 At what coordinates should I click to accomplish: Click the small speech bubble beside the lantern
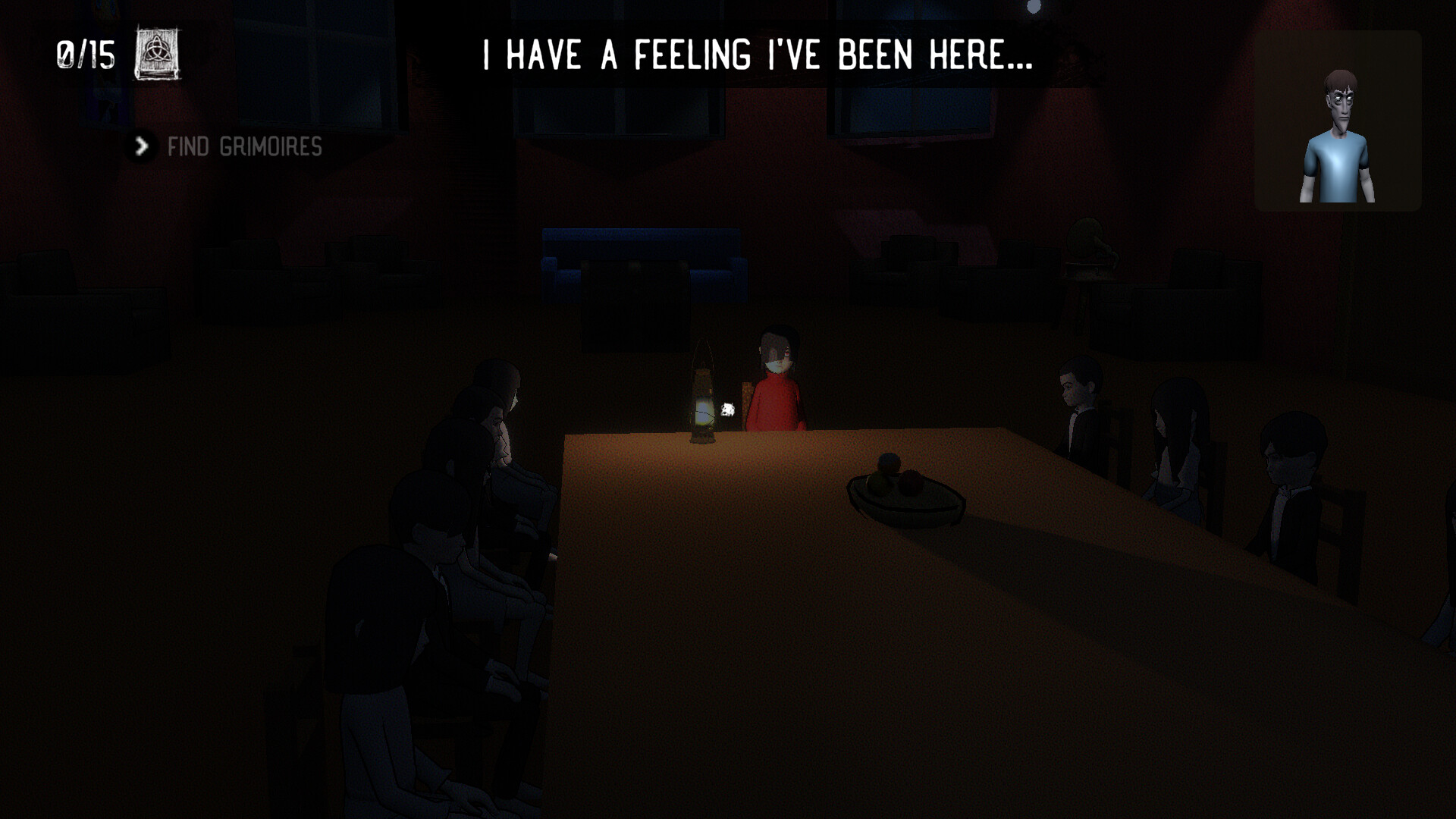730,409
